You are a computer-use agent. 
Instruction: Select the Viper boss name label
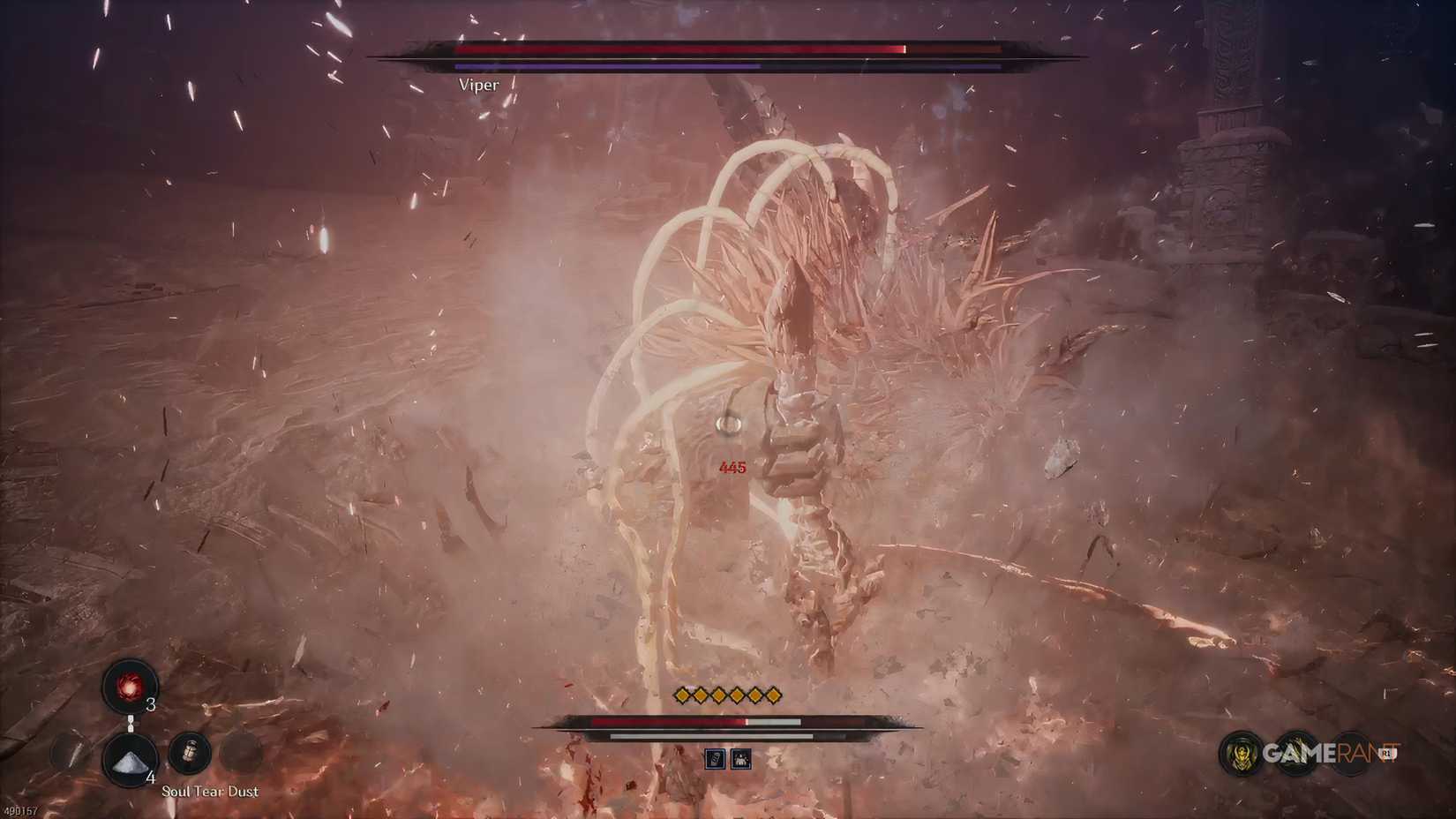click(479, 84)
